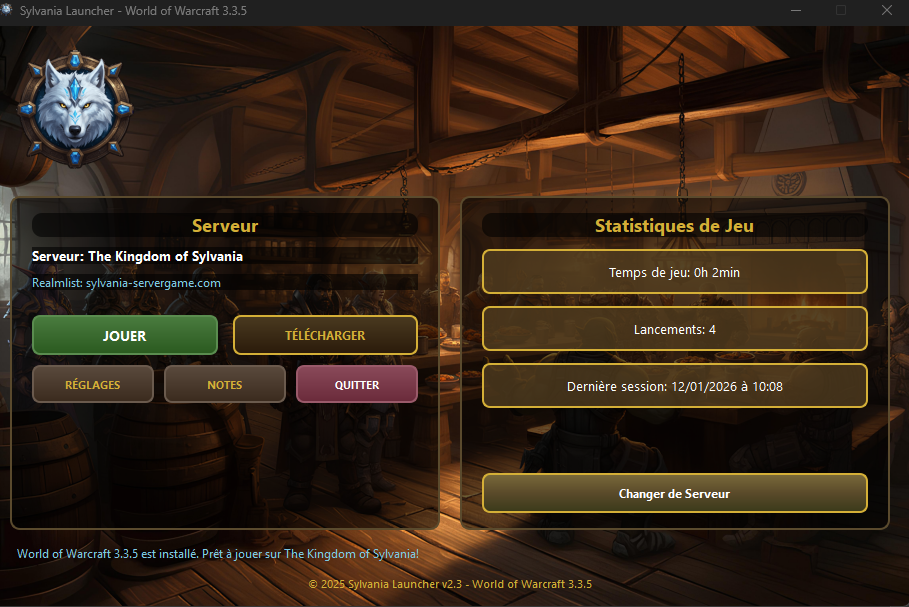The height and width of the screenshot is (607, 909).
Task: Click the green JOUER button
Action: [125, 336]
